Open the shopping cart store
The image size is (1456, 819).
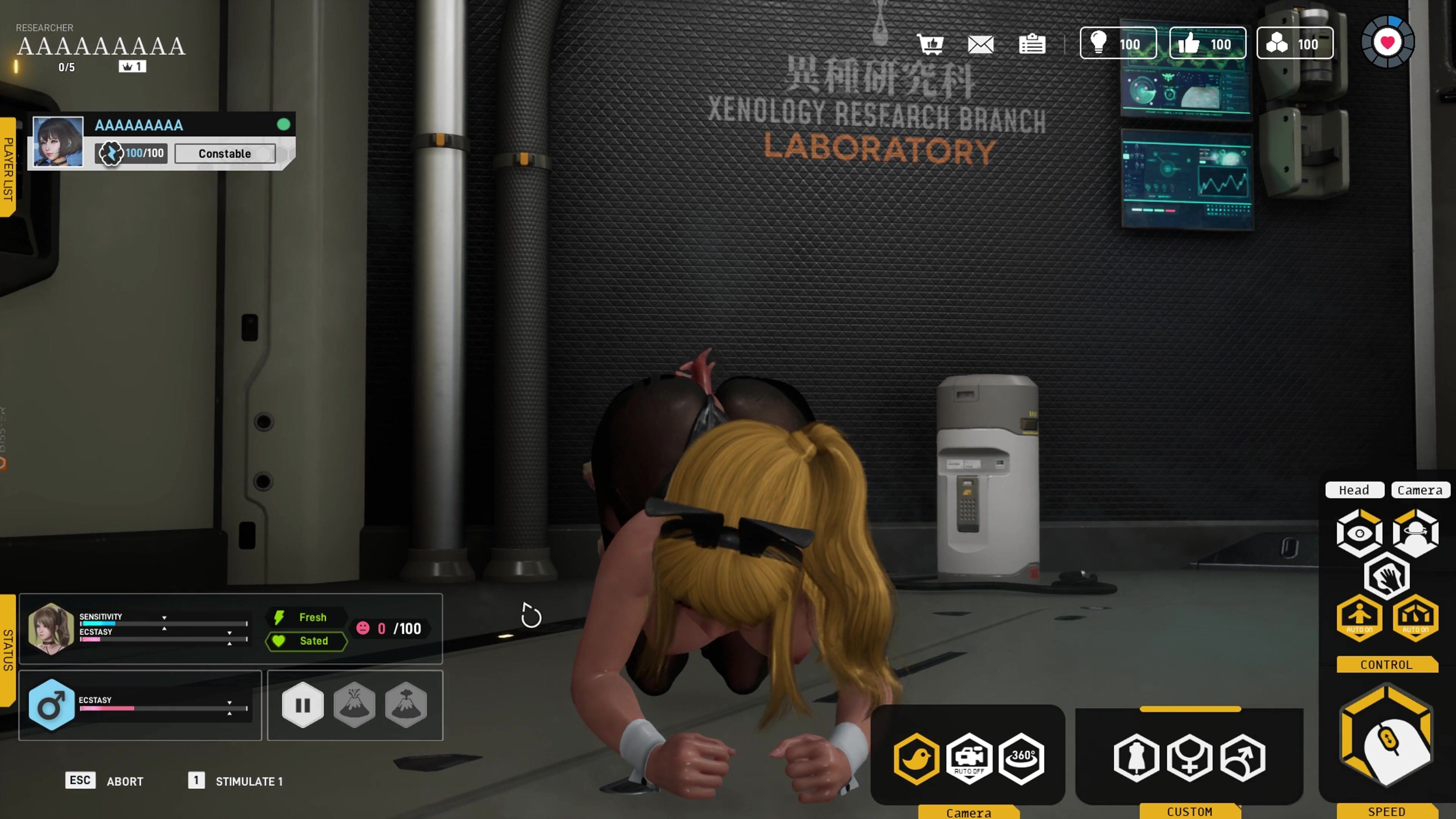930,44
